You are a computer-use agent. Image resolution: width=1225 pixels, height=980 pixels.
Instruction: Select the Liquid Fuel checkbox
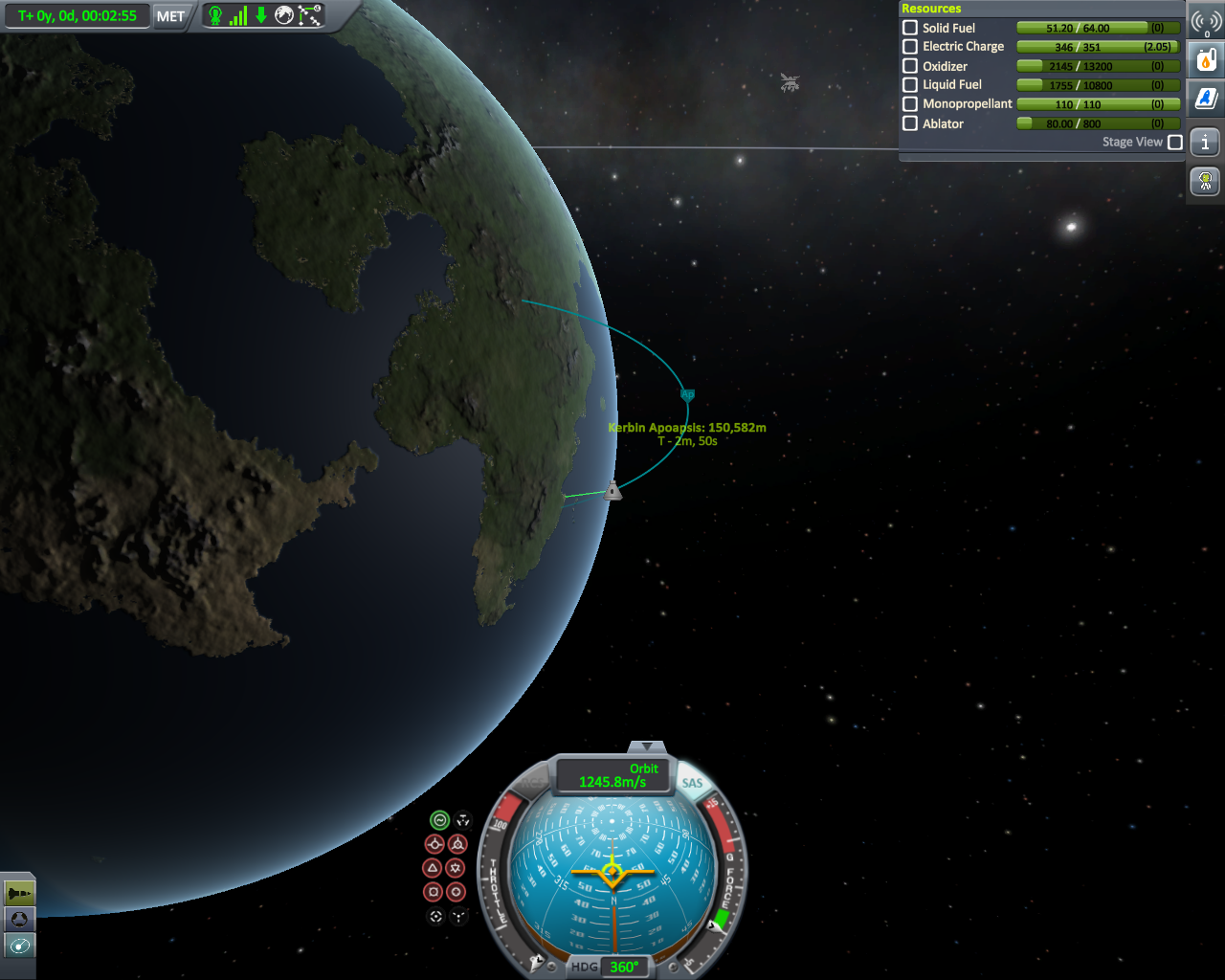(910, 84)
